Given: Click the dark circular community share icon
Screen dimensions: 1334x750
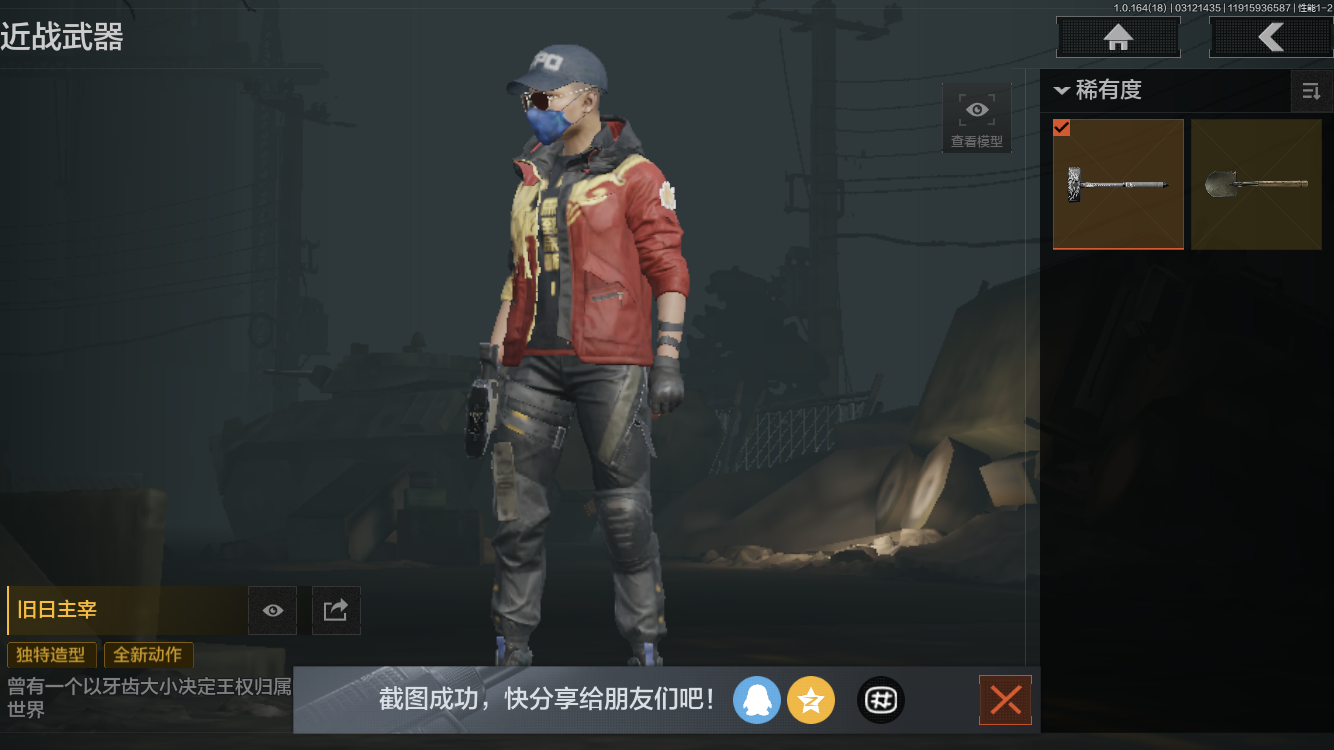Looking at the screenshot, I should pyautogui.click(x=880, y=700).
